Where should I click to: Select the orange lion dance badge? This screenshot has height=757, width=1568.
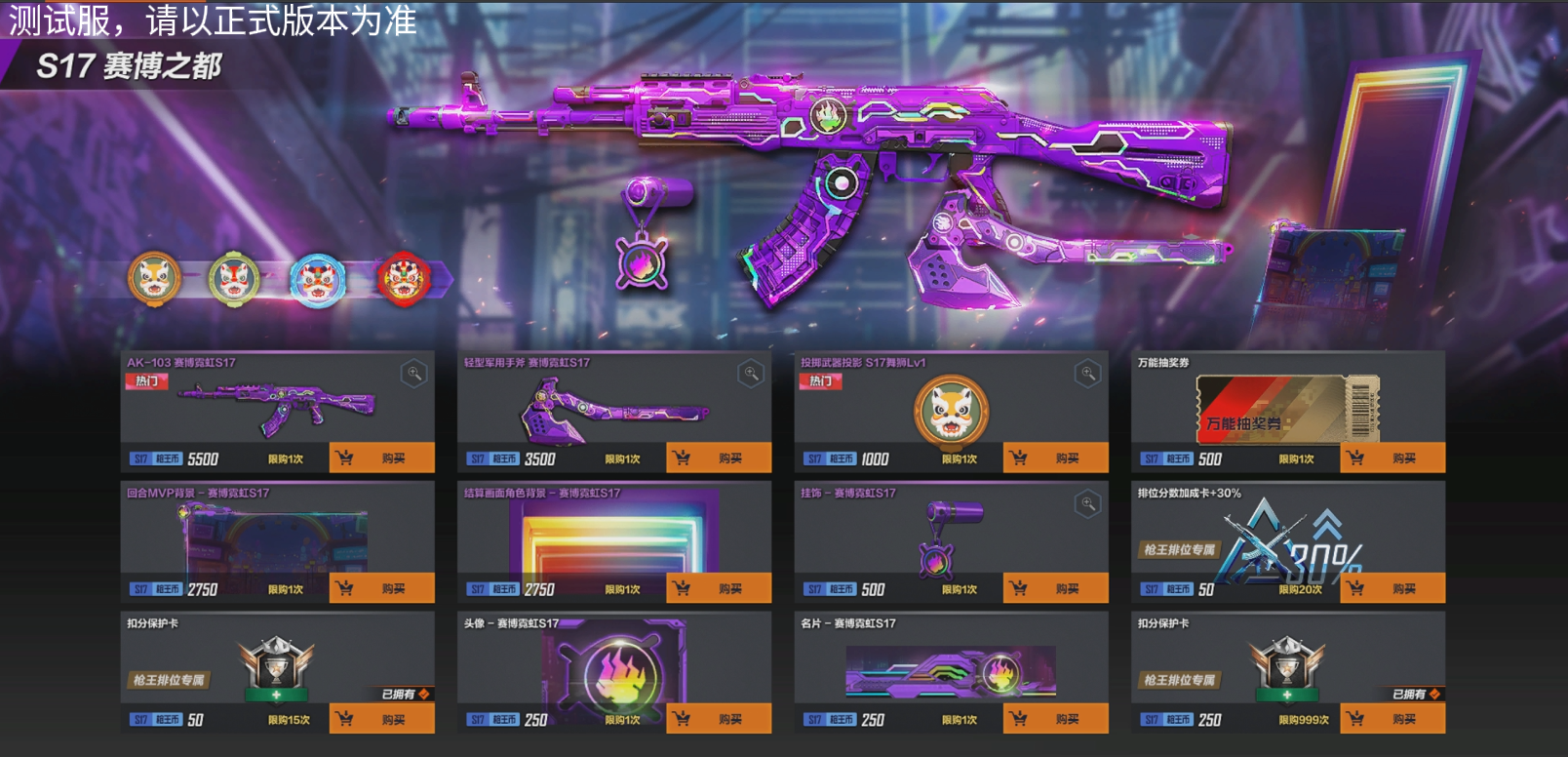154,279
